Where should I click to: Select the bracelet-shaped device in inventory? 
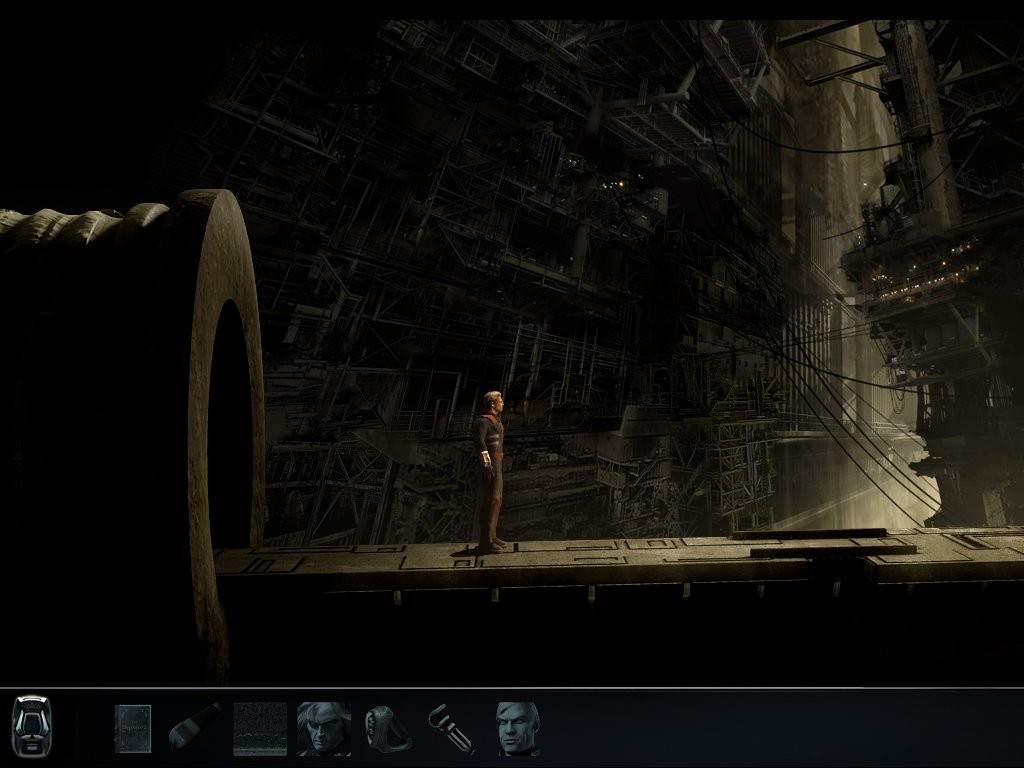coord(387,728)
